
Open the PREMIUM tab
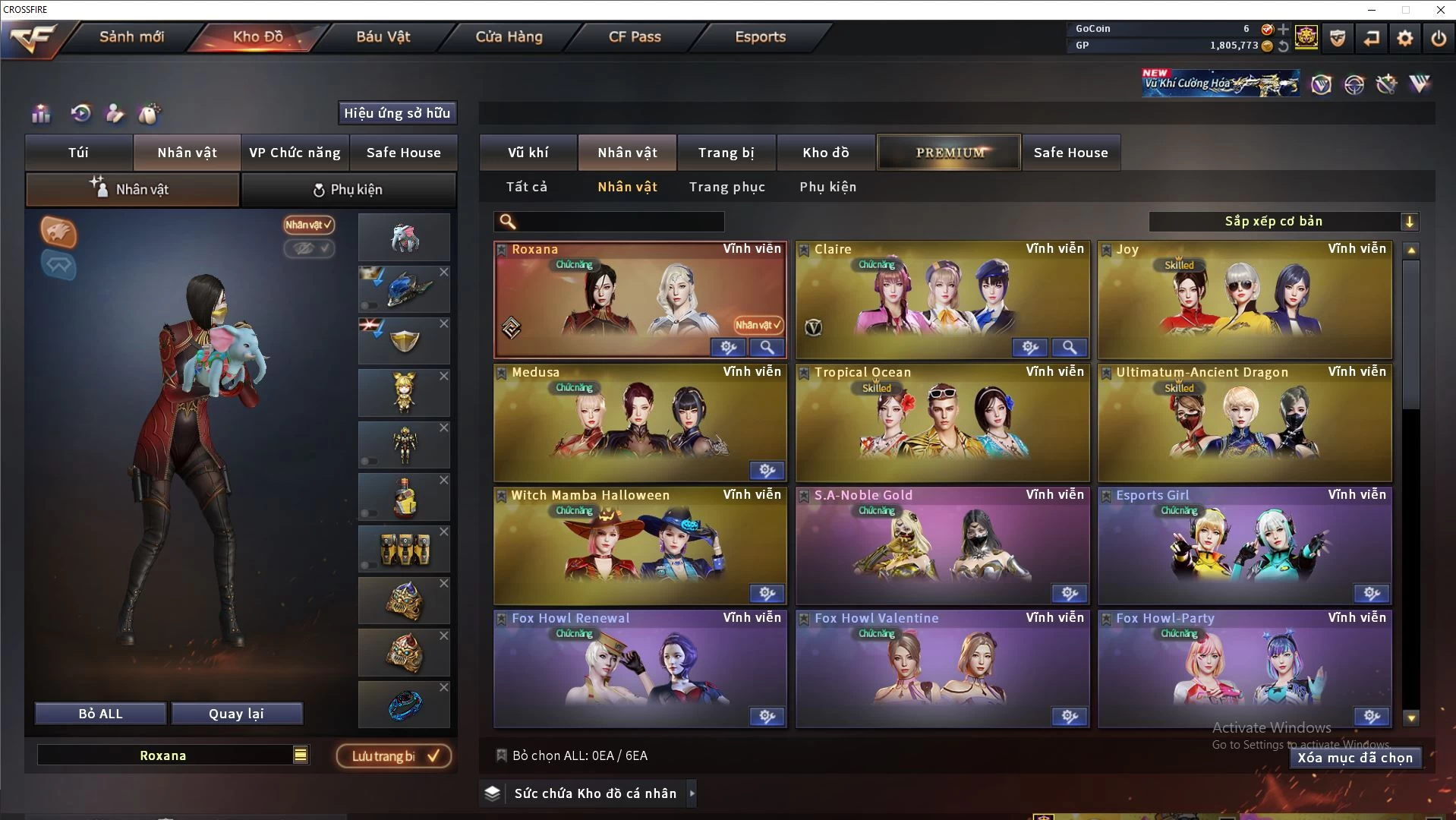[x=949, y=153]
